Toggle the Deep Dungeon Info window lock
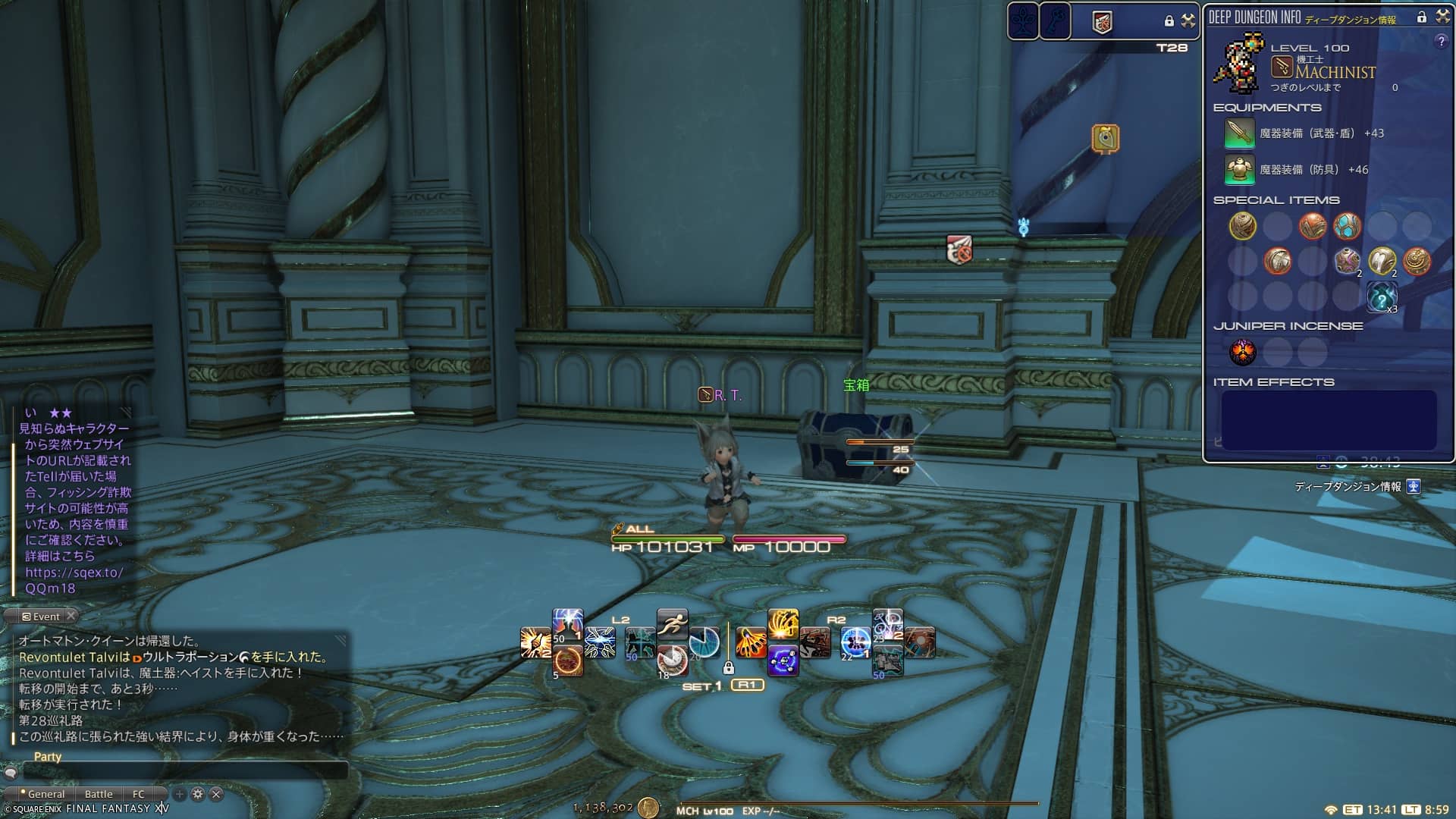 coord(1422,17)
